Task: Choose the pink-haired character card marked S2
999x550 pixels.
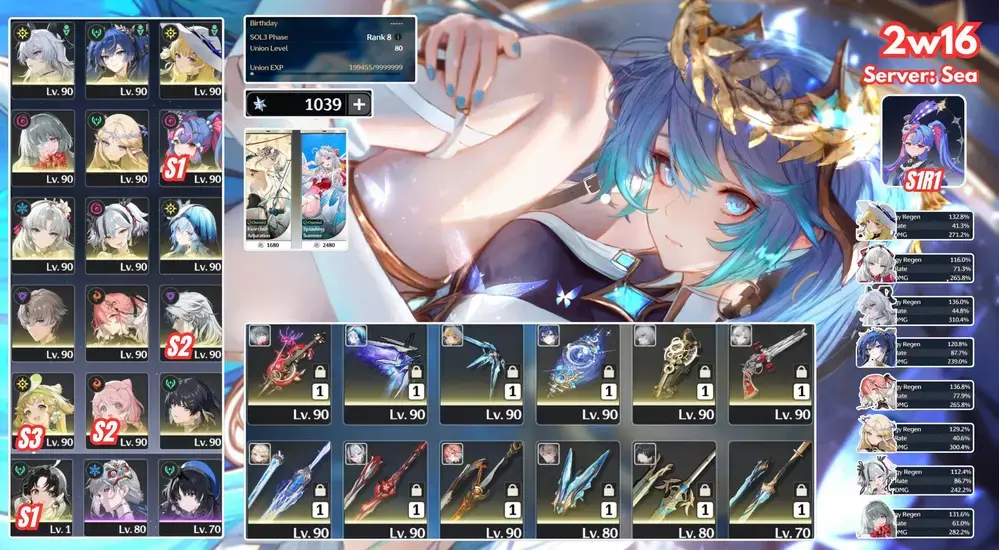Action: [117, 410]
